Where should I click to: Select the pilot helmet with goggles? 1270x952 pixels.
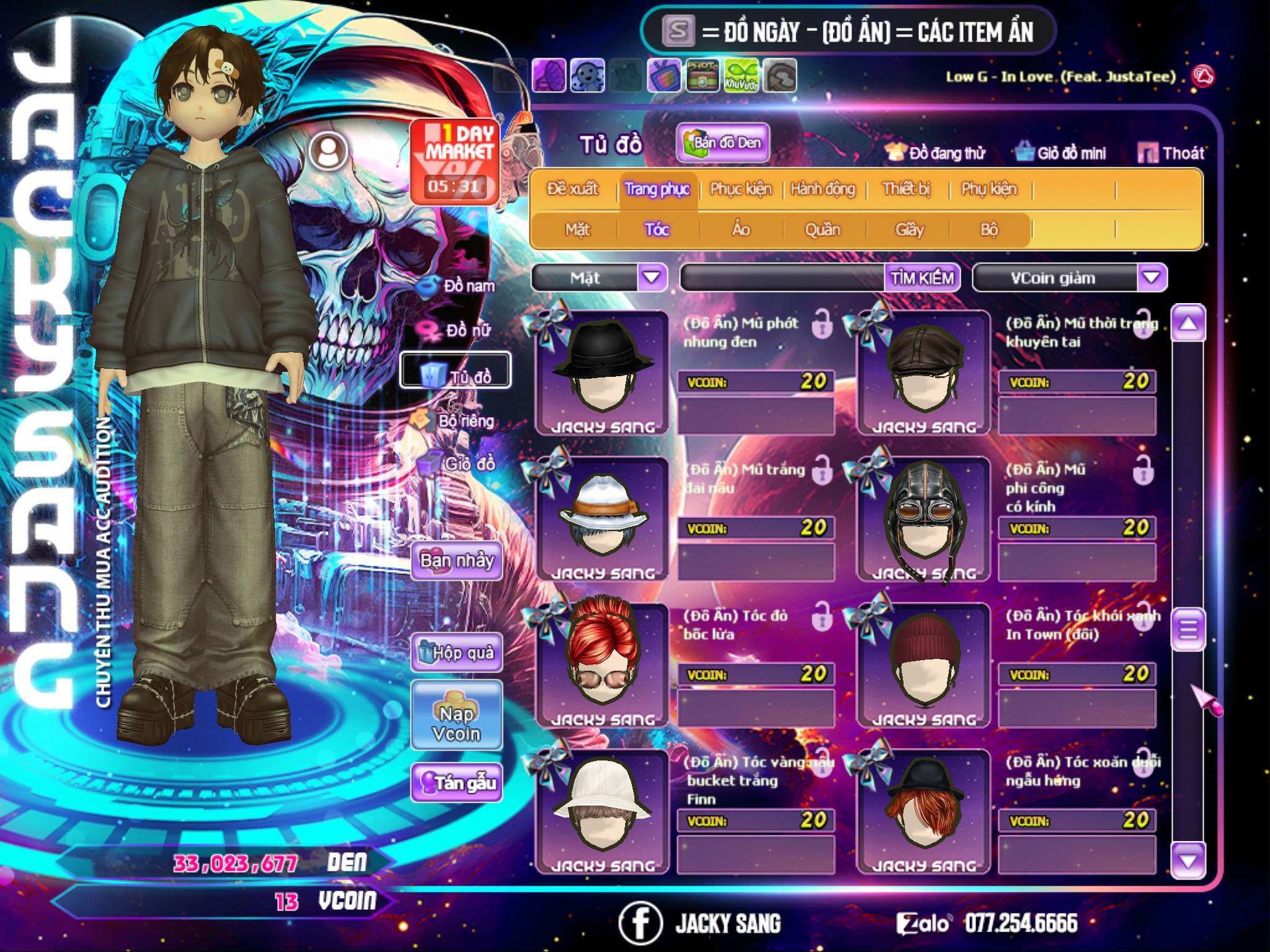click(923, 518)
